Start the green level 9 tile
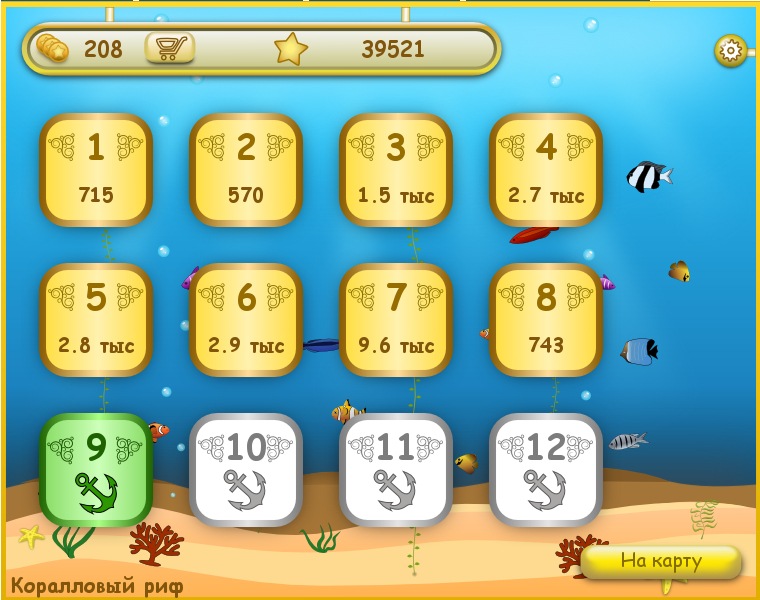 pos(96,470)
